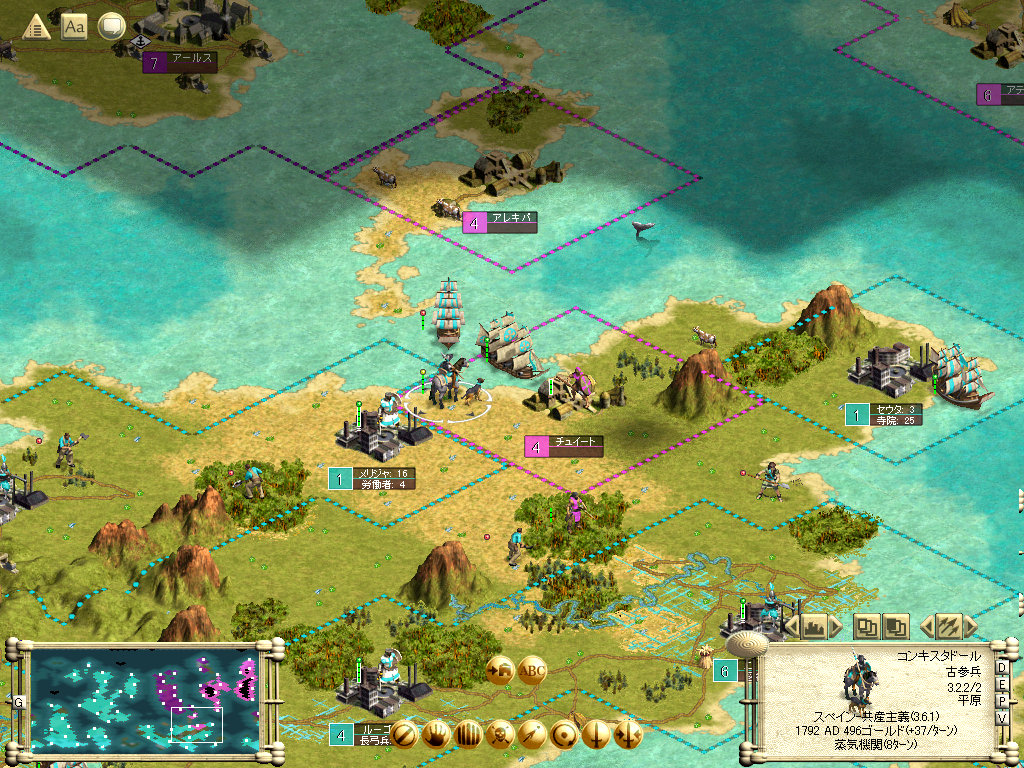Activate the skull and crossbones pillage command

500,735
